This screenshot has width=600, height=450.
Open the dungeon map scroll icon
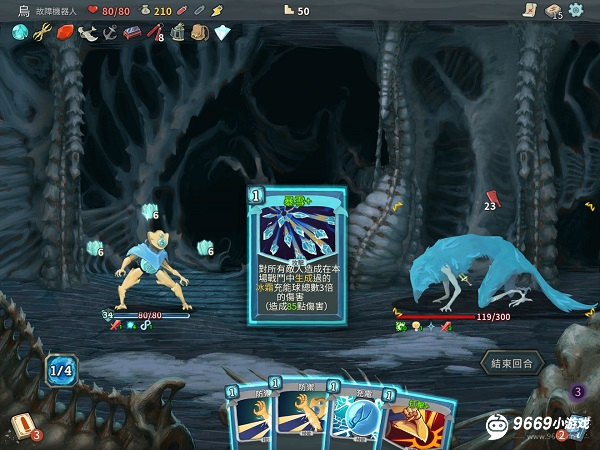click(x=530, y=10)
